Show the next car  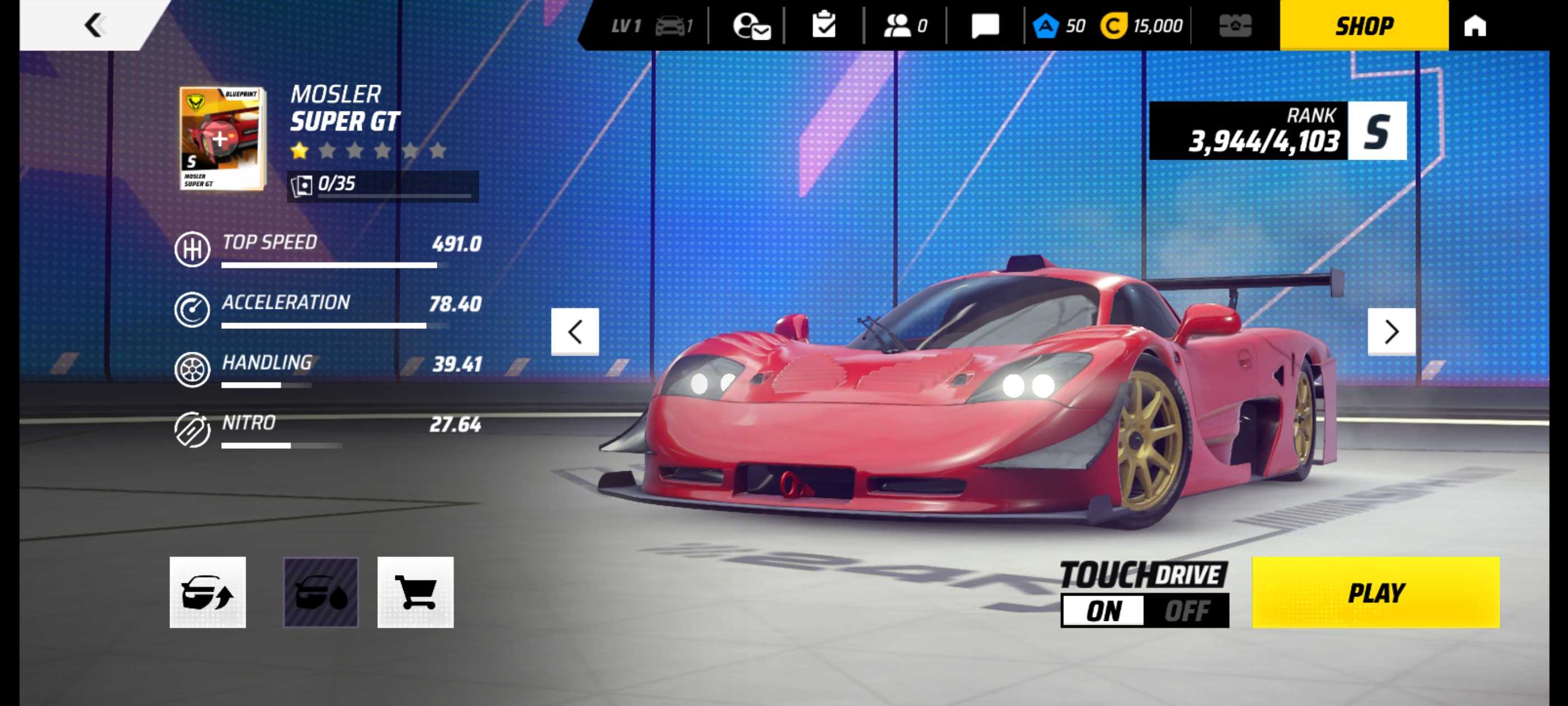pyautogui.click(x=1391, y=332)
